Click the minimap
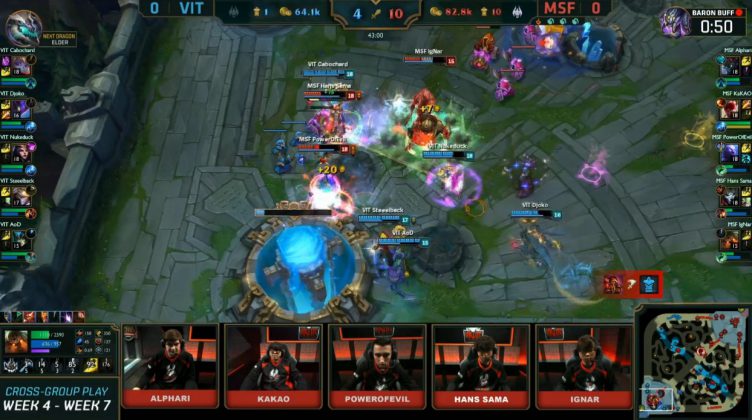 693,362
